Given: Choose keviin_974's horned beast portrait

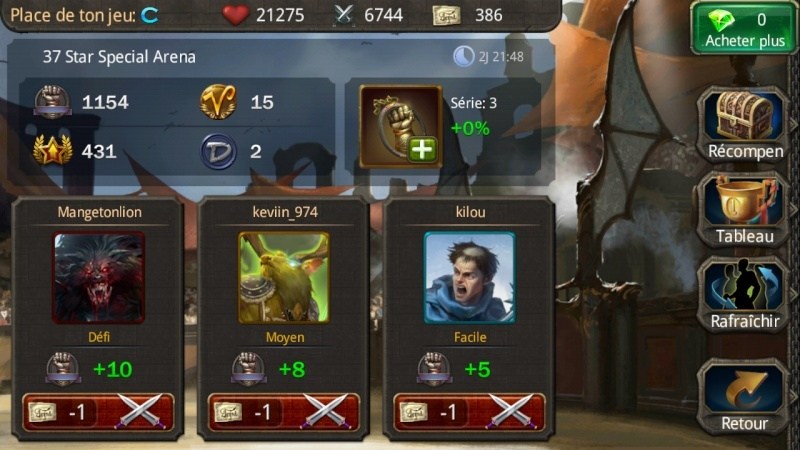Looking at the screenshot, I should [284, 278].
